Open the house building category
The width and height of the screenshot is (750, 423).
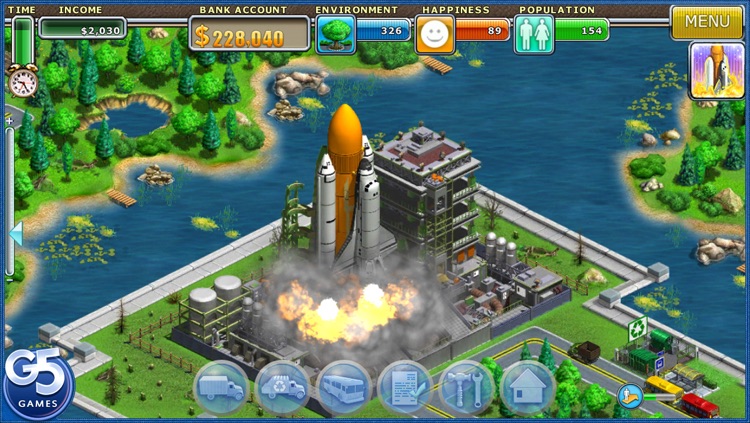[x=527, y=387]
